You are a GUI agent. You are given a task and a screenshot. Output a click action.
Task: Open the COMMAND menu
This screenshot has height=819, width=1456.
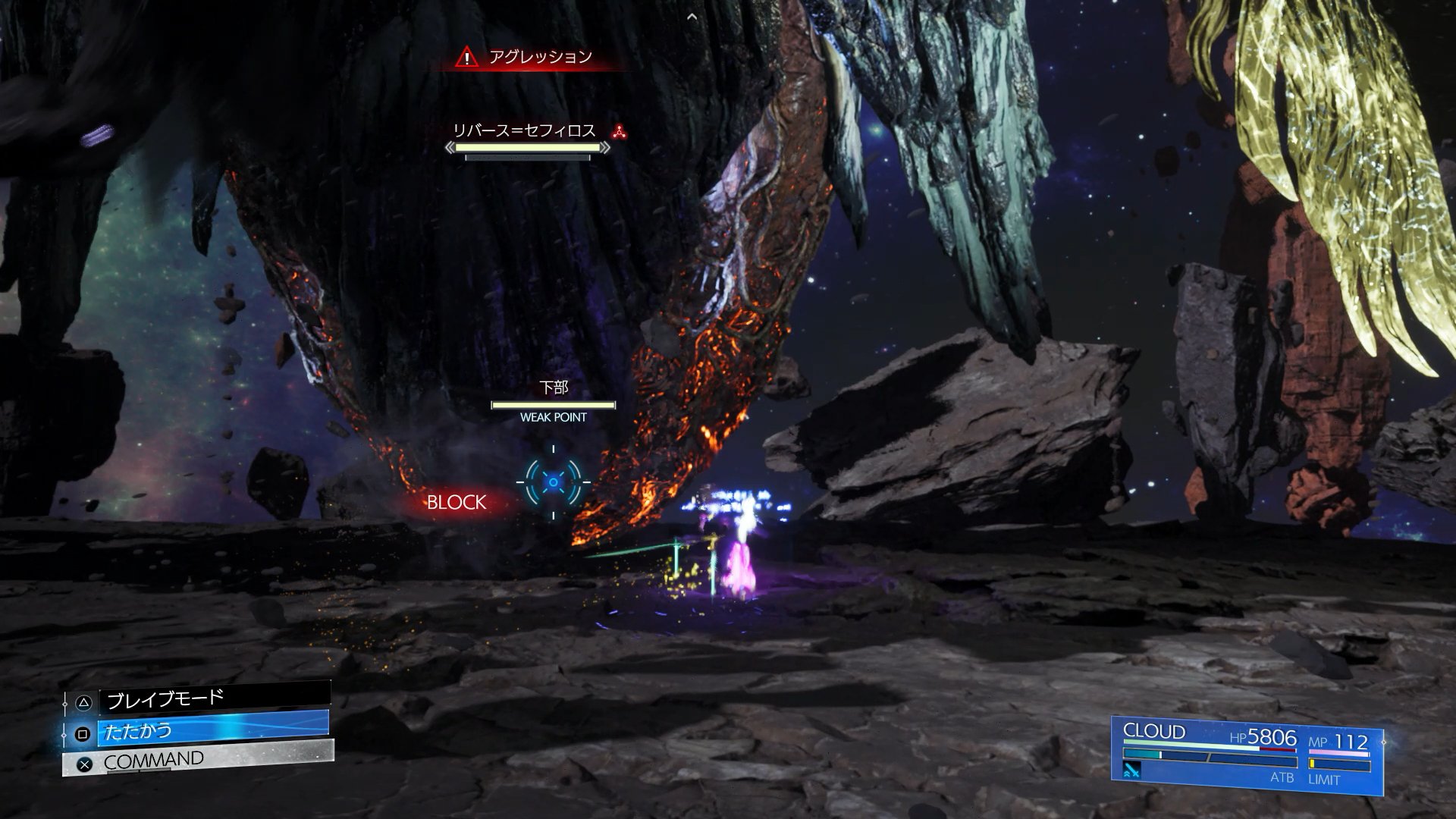coord(199,760)
